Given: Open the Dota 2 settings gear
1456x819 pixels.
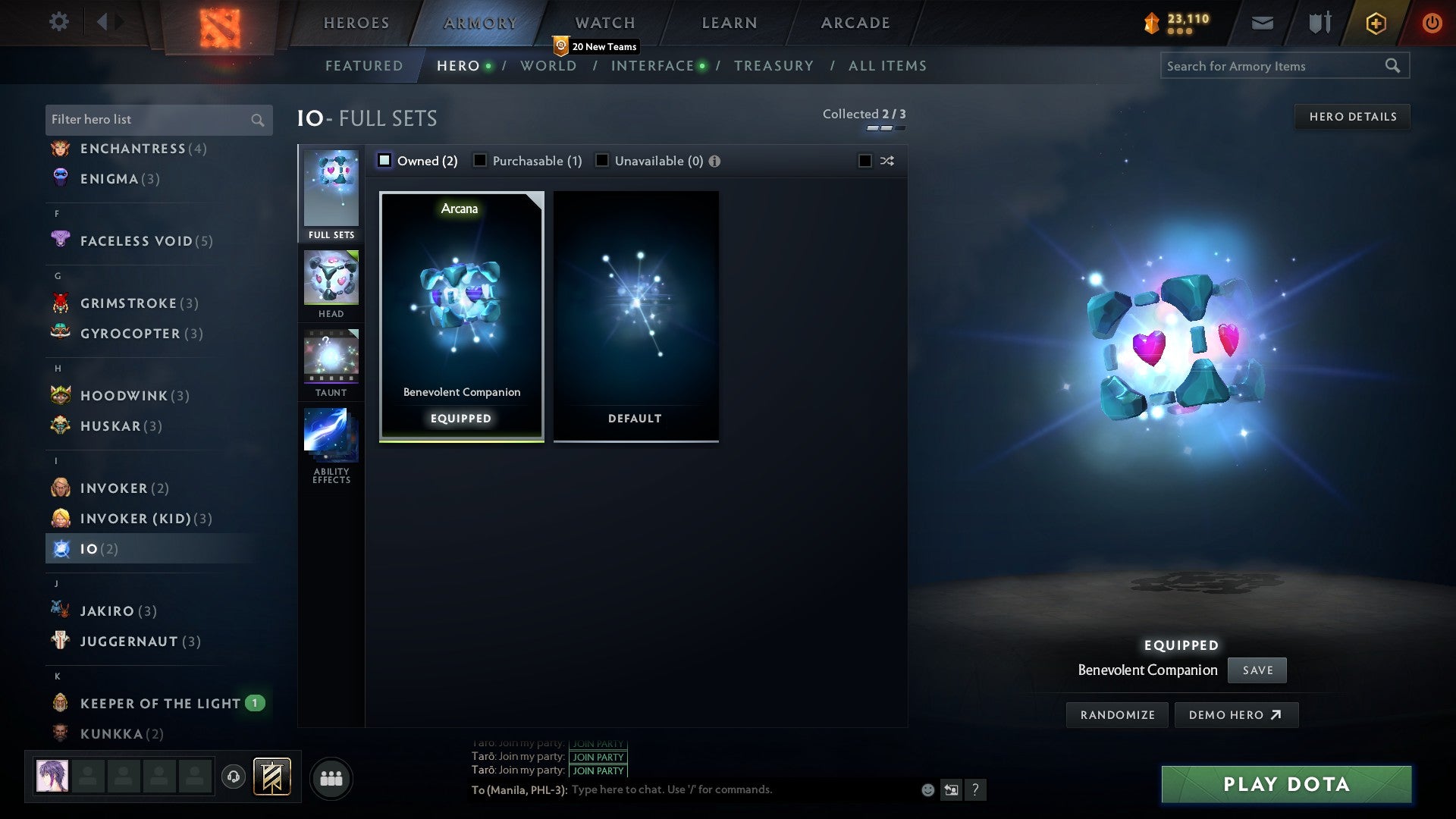Looking at the screenshot, I should (58, 22).
